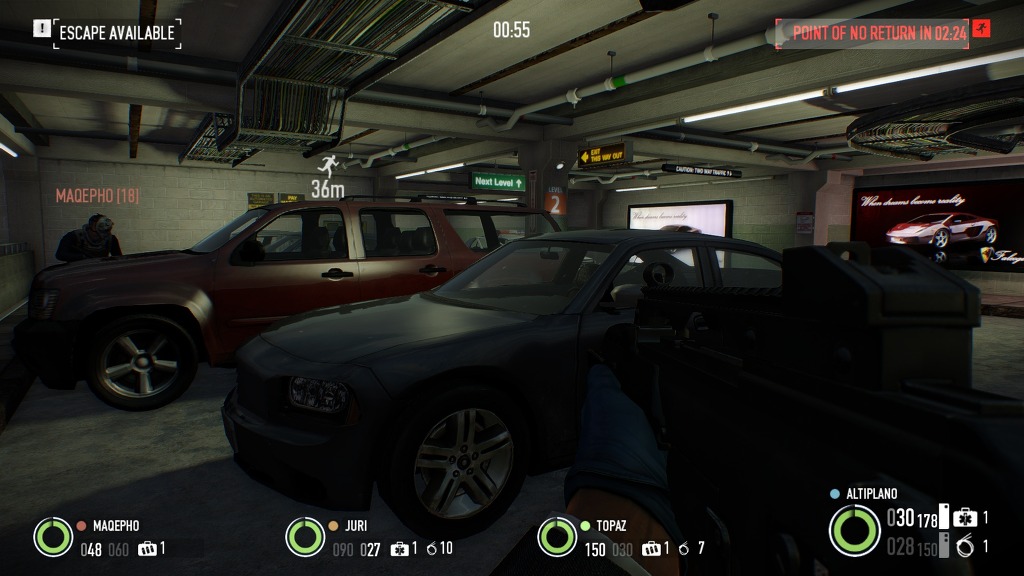1024x576 pixels.
Task: Click the objective alert exclamation icon
Action: (x=41, y=29)
